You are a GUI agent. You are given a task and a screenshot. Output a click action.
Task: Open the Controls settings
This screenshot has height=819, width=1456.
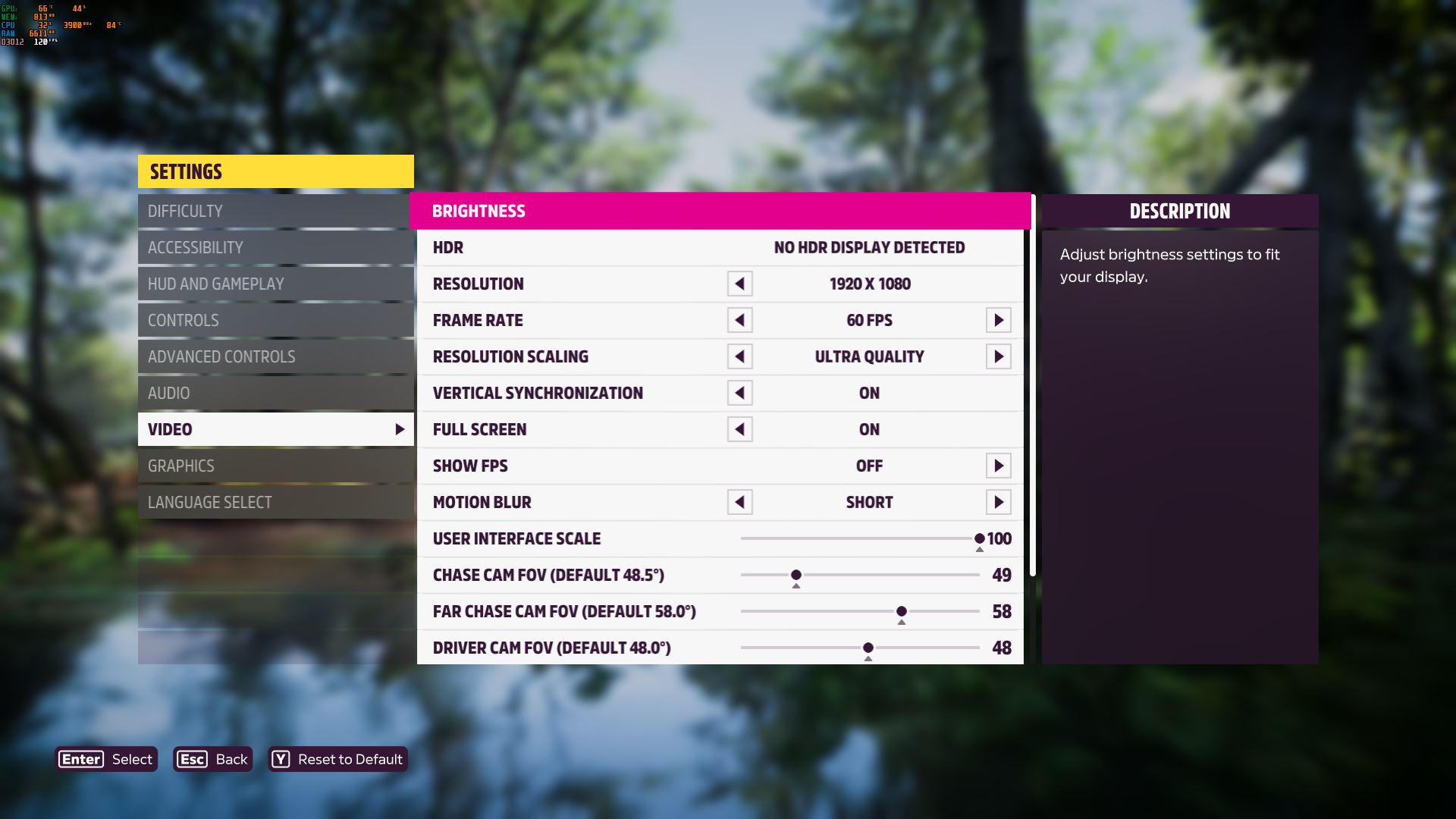coord(275,320)
